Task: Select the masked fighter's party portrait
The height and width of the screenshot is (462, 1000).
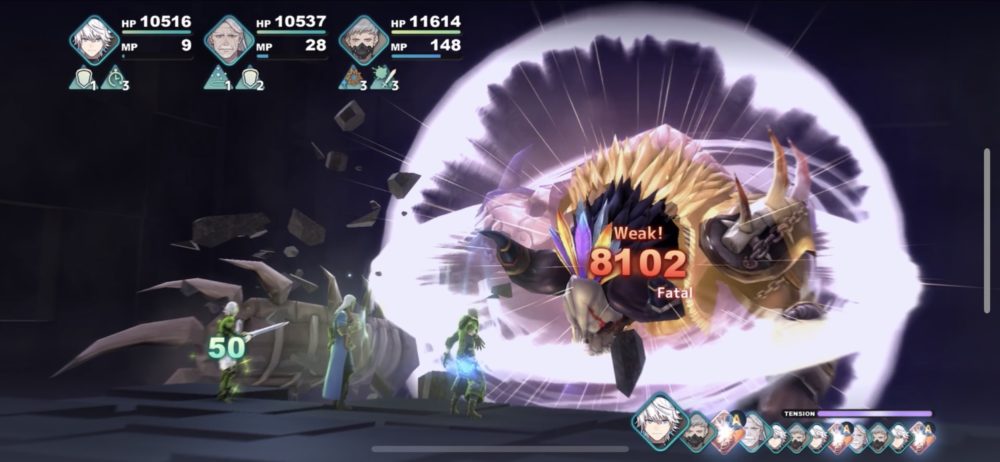Action: [x=362, y=40]
